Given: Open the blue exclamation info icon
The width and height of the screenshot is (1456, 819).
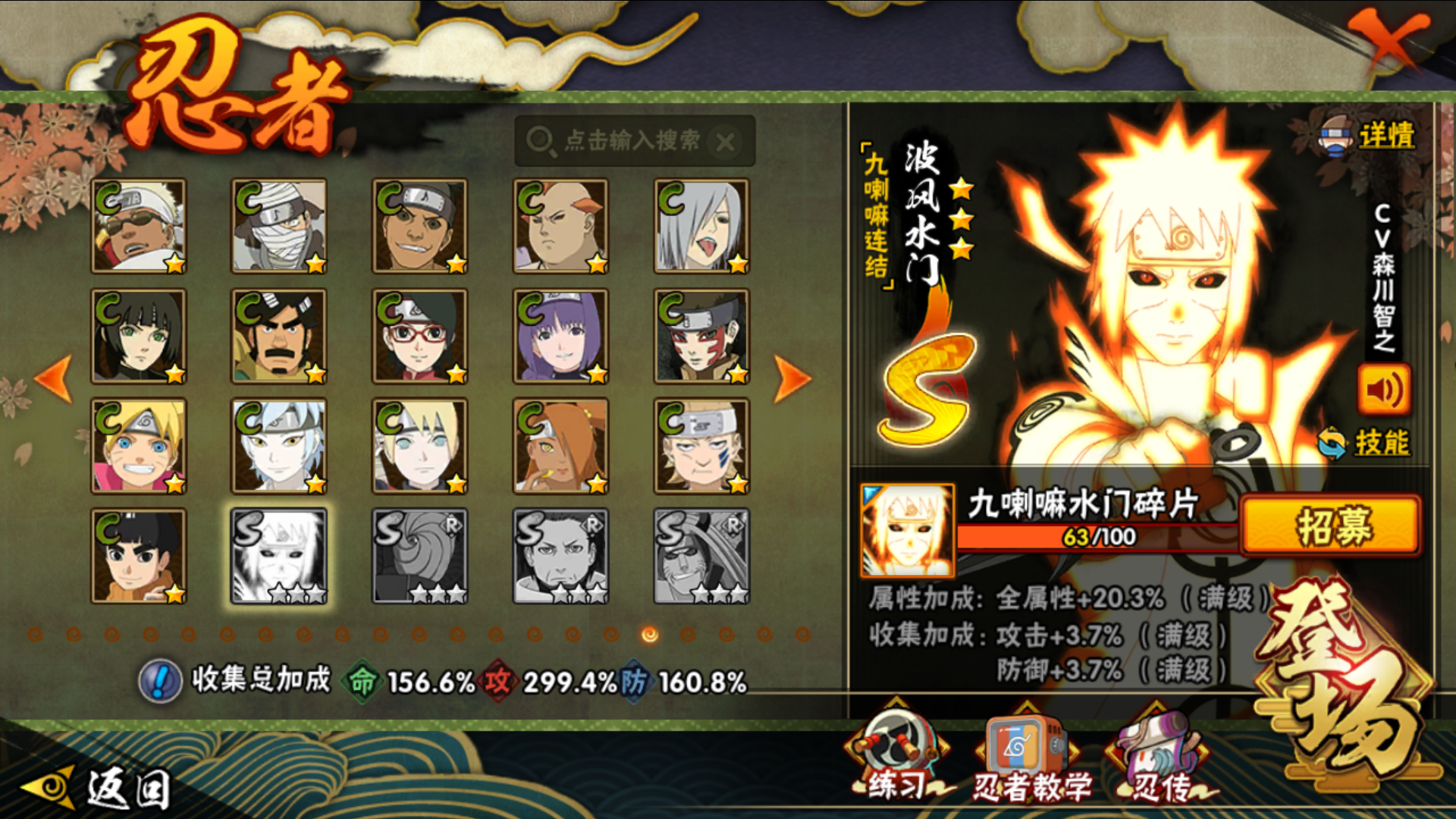Looking at the screenshot, I should tap(160, 680).
